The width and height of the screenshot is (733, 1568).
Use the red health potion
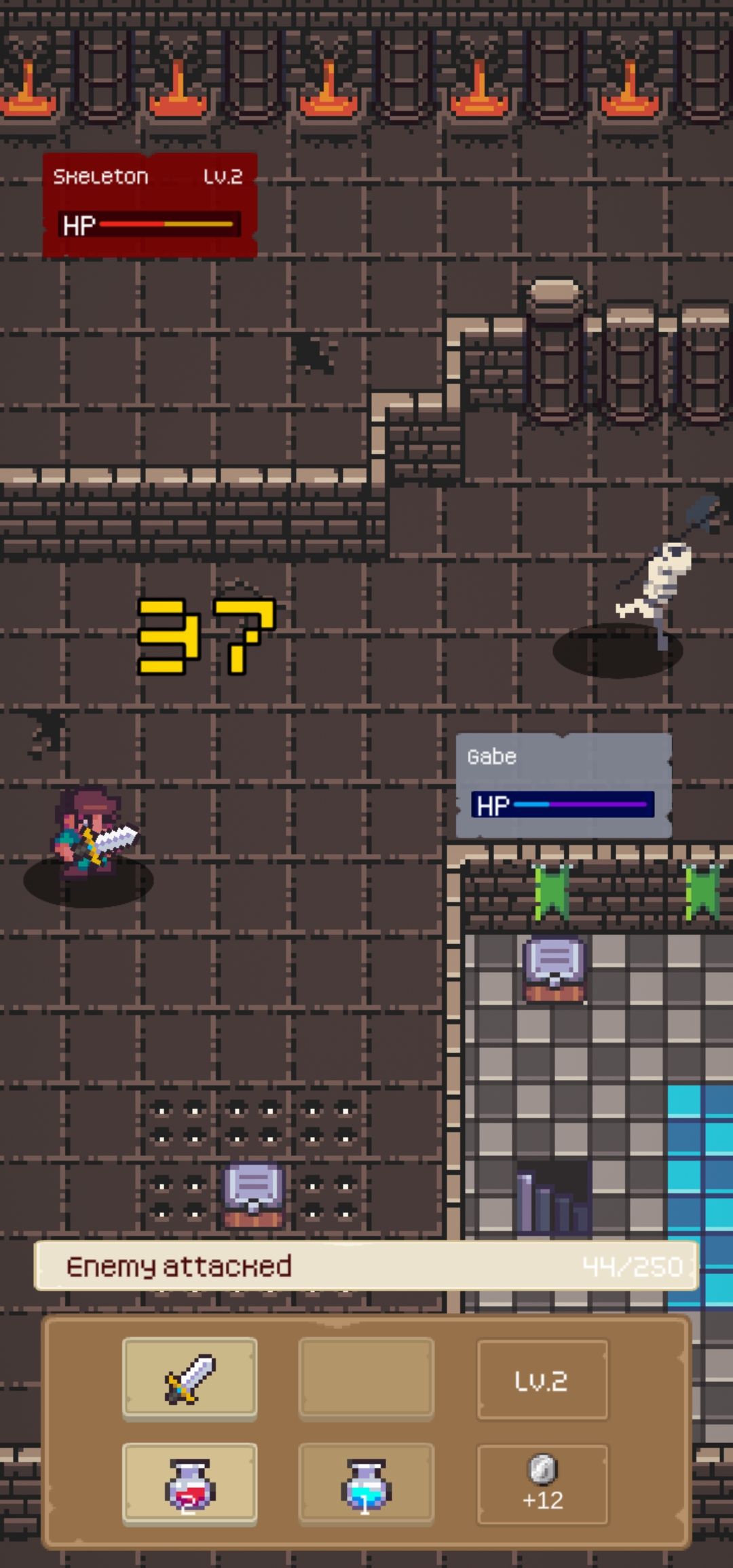tap(189, 1485)
